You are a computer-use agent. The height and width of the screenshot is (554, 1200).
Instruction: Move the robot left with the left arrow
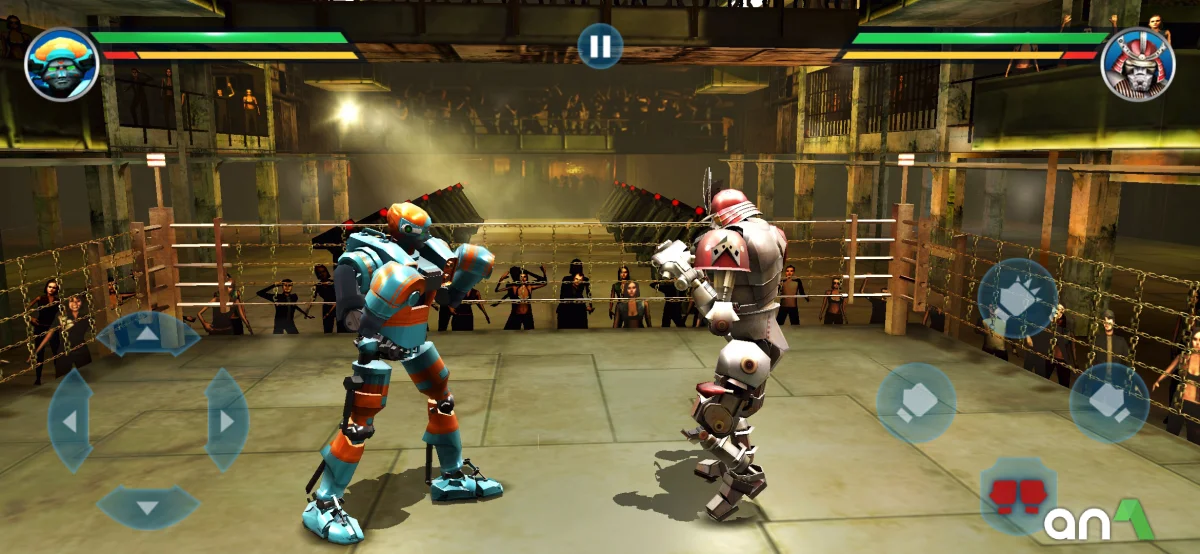(70, 420)
